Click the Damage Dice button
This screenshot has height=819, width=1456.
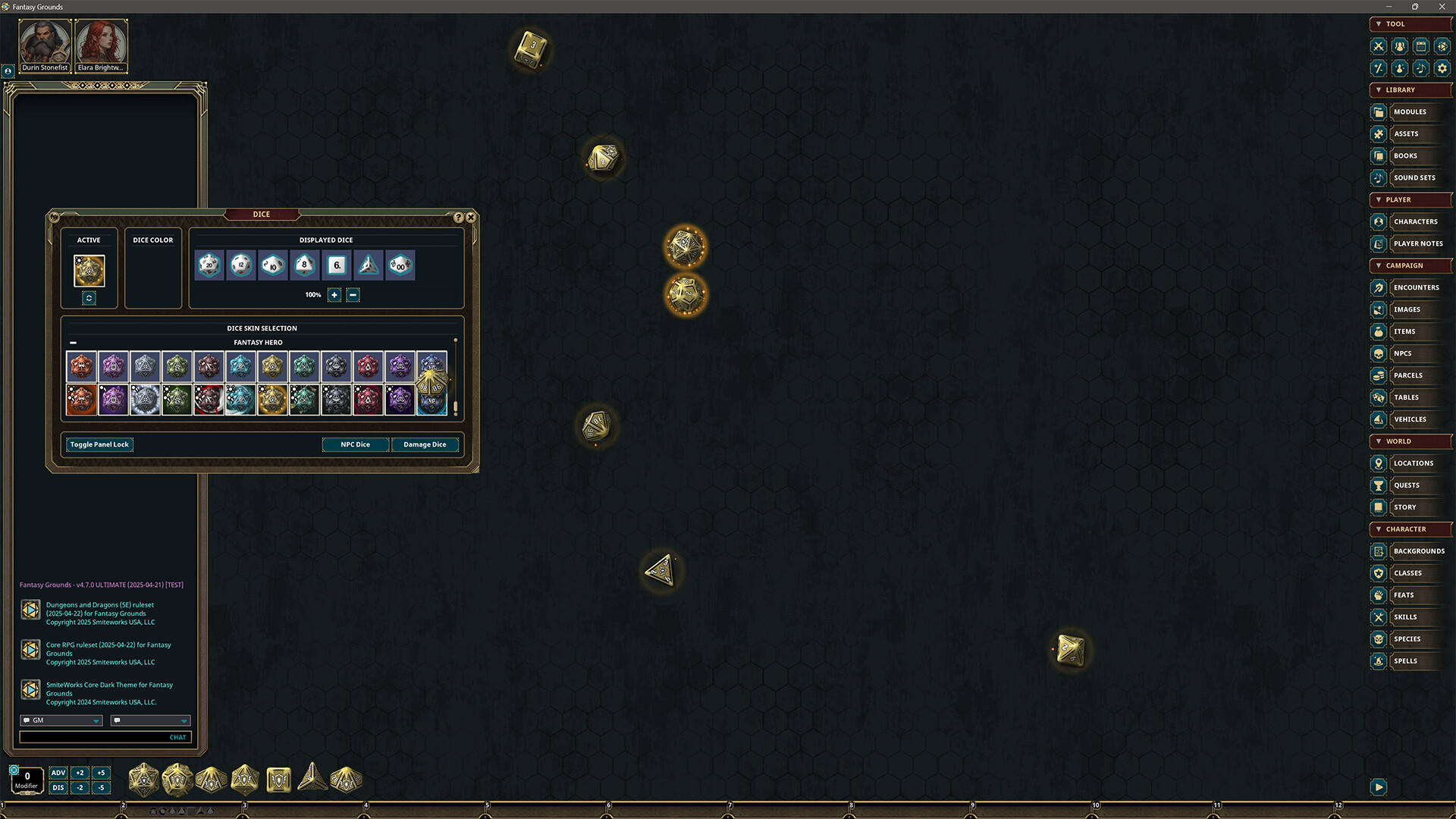click(x=425, y=444)
